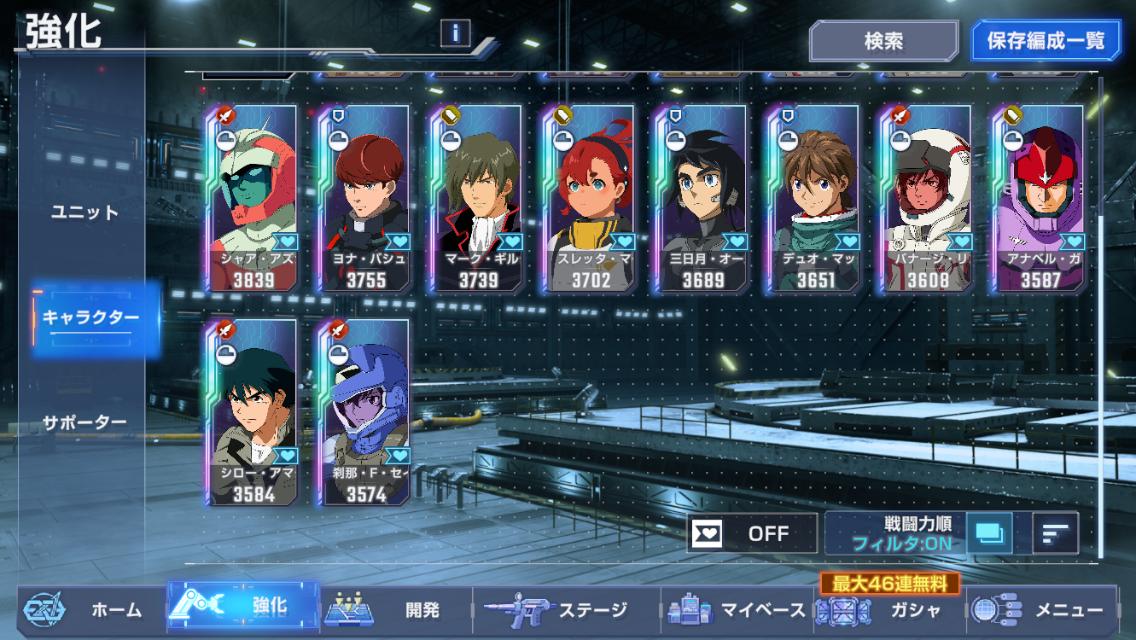Click the blue info icon
This screenshot has width=1136, height=640.
[x=455, y=33]
